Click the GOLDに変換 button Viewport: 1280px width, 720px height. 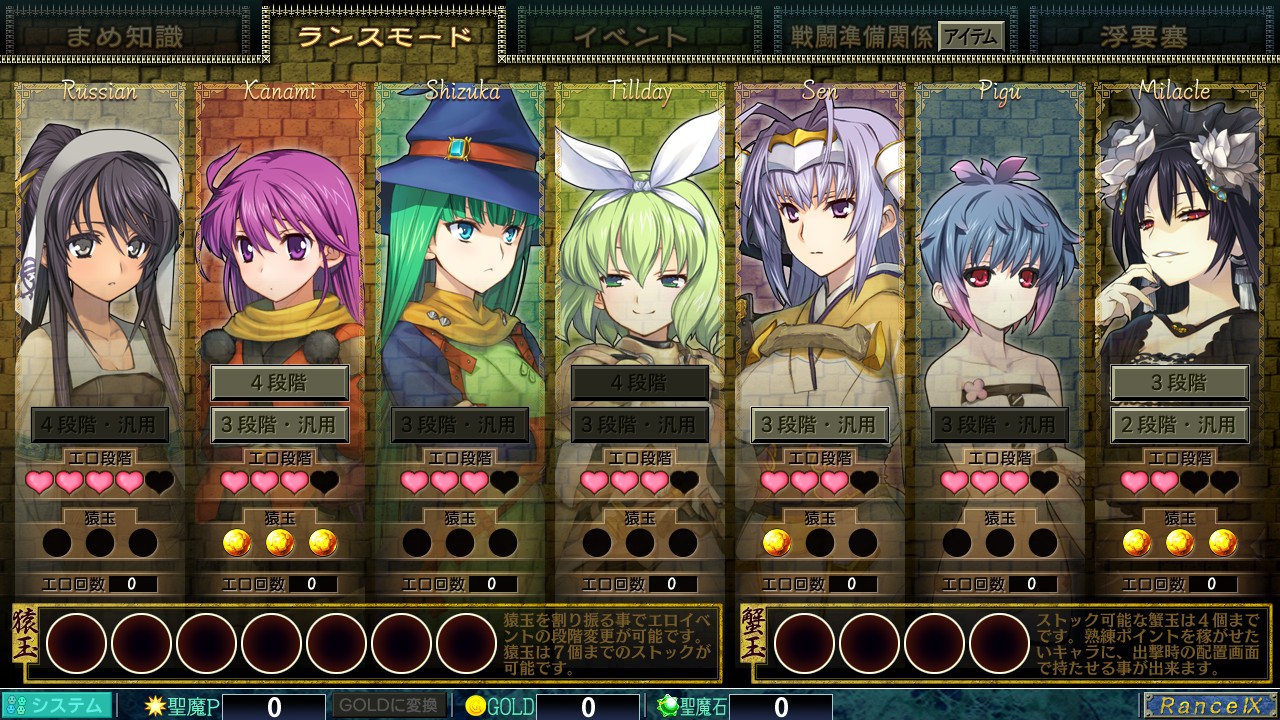pos(389,705)
